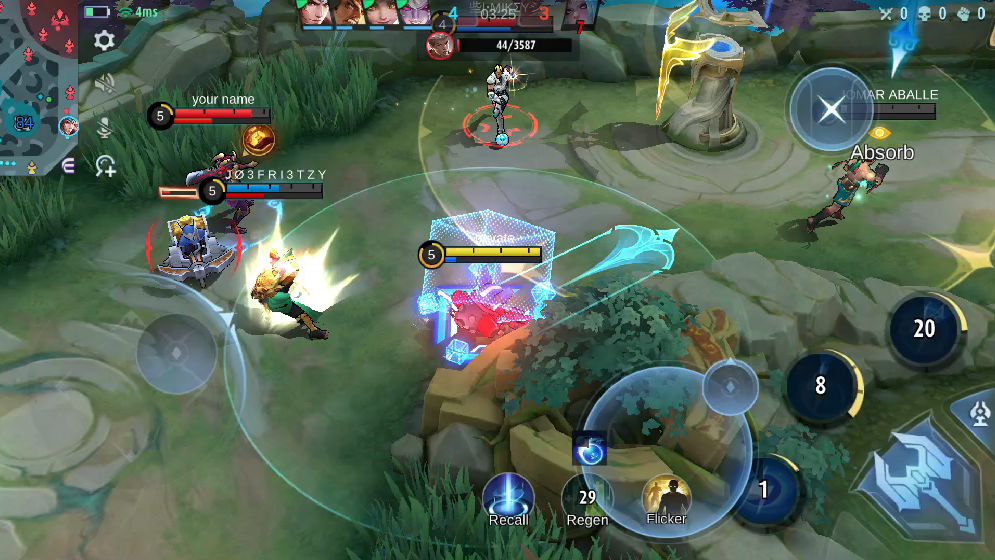Click the purple E icon below the minimap
The image size is (995, 560).
[68, 166]
